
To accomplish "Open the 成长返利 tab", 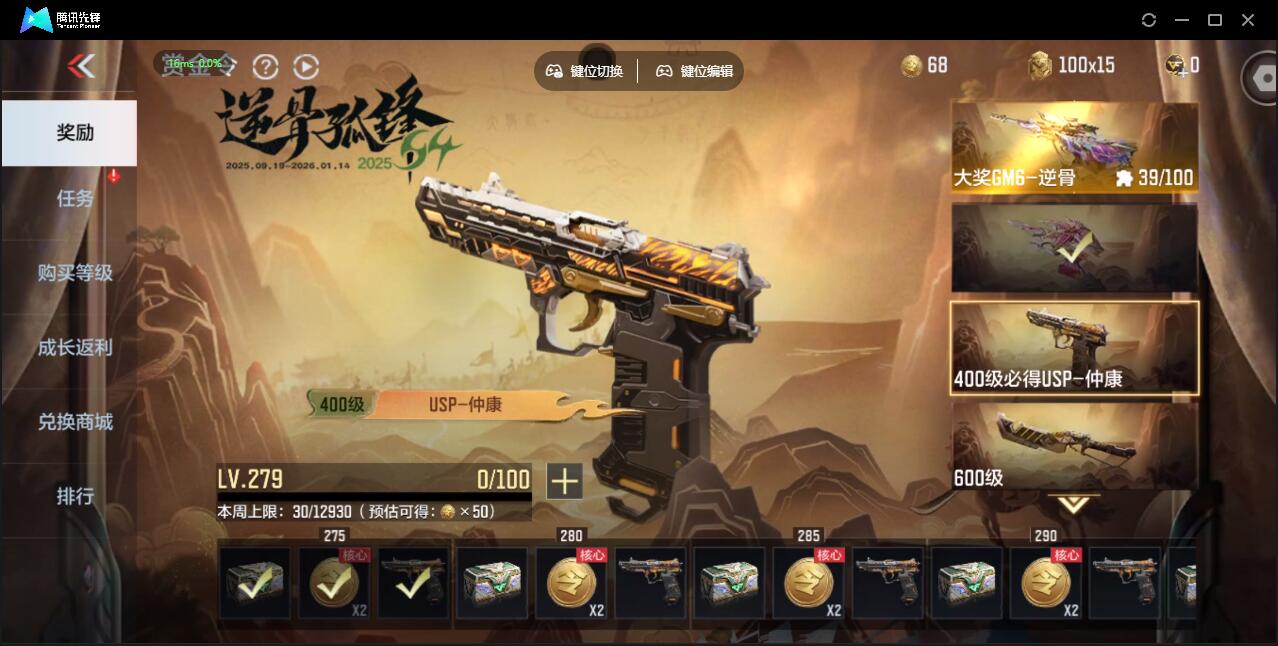I will tap(75, 348).
